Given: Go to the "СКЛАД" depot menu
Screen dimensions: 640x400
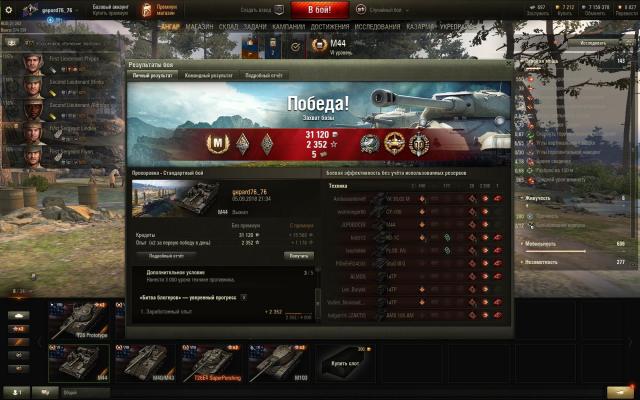Looking at the screenshot, I should [227, 27].
